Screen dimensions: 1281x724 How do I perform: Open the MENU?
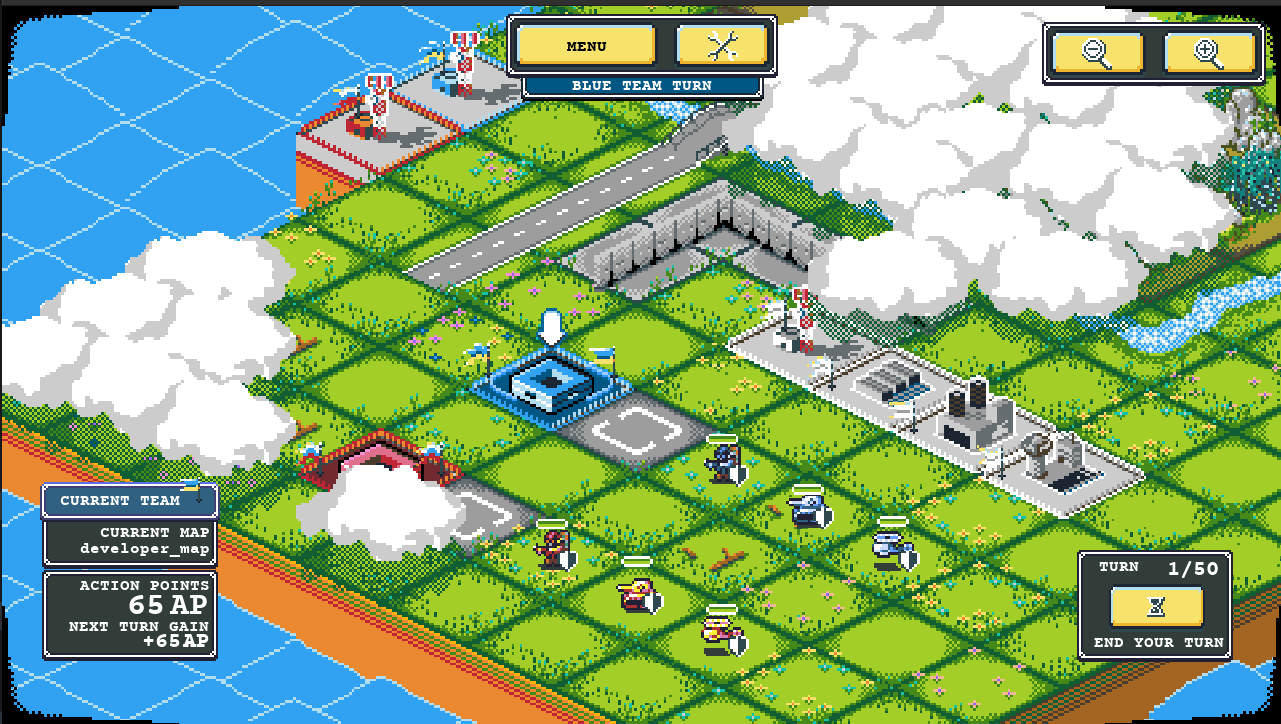pyautogui.click(x=586, y=45)
